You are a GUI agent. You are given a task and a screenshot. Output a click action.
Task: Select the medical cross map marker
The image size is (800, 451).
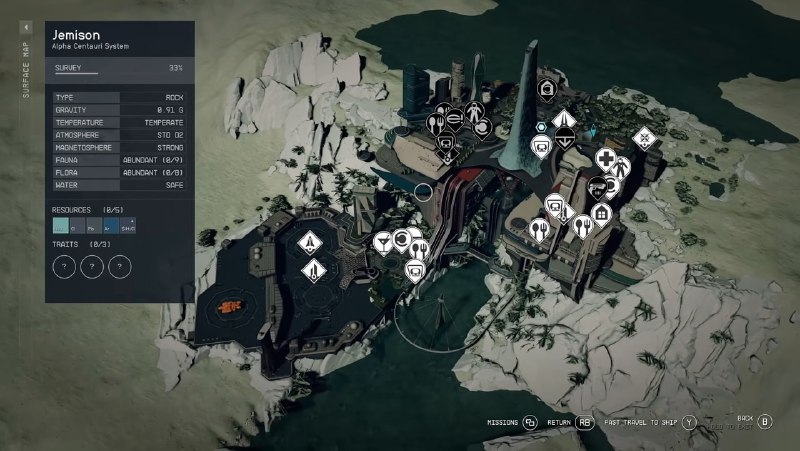click(606, 159)
